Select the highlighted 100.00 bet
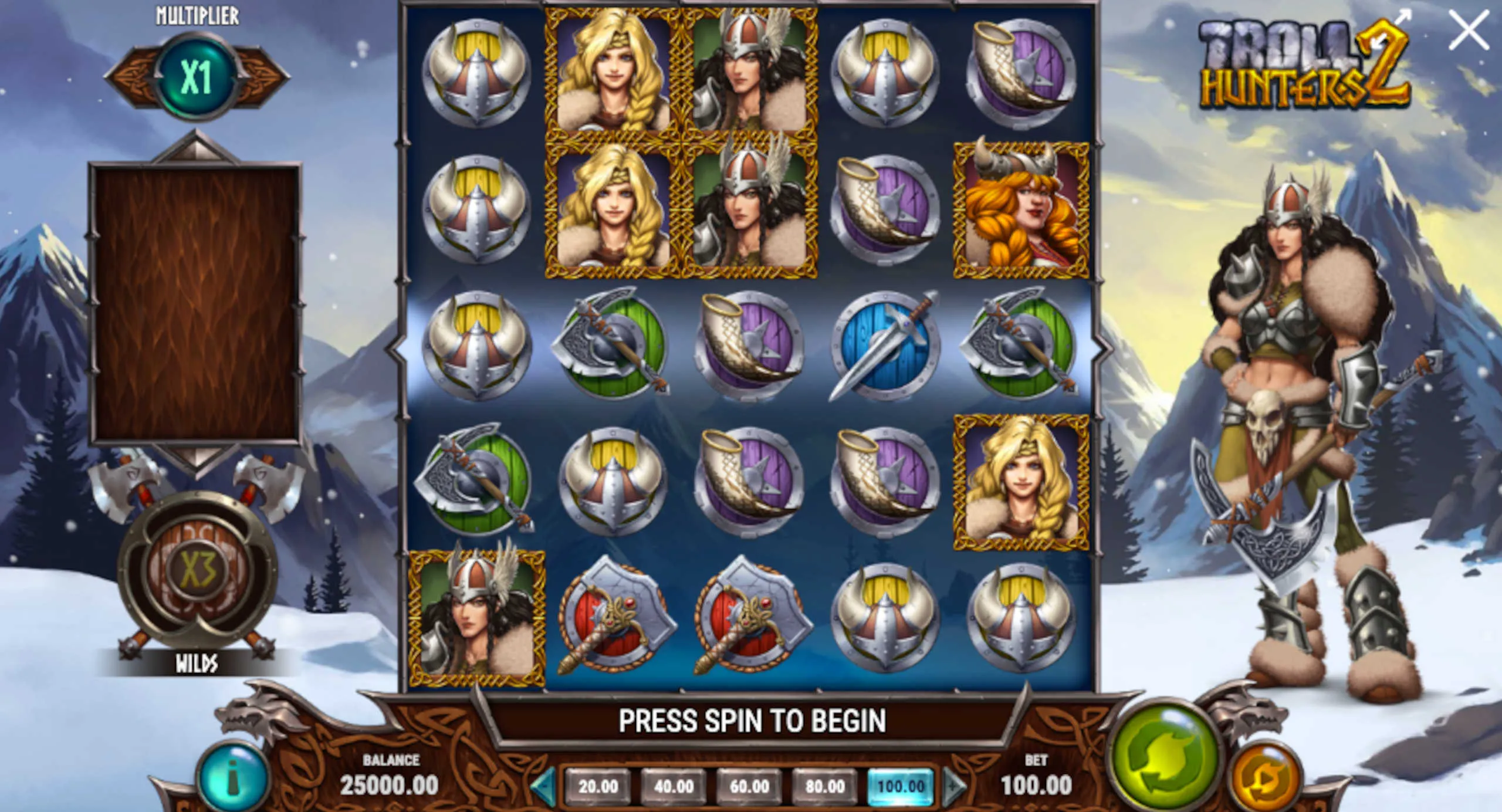 click(901, 786)
